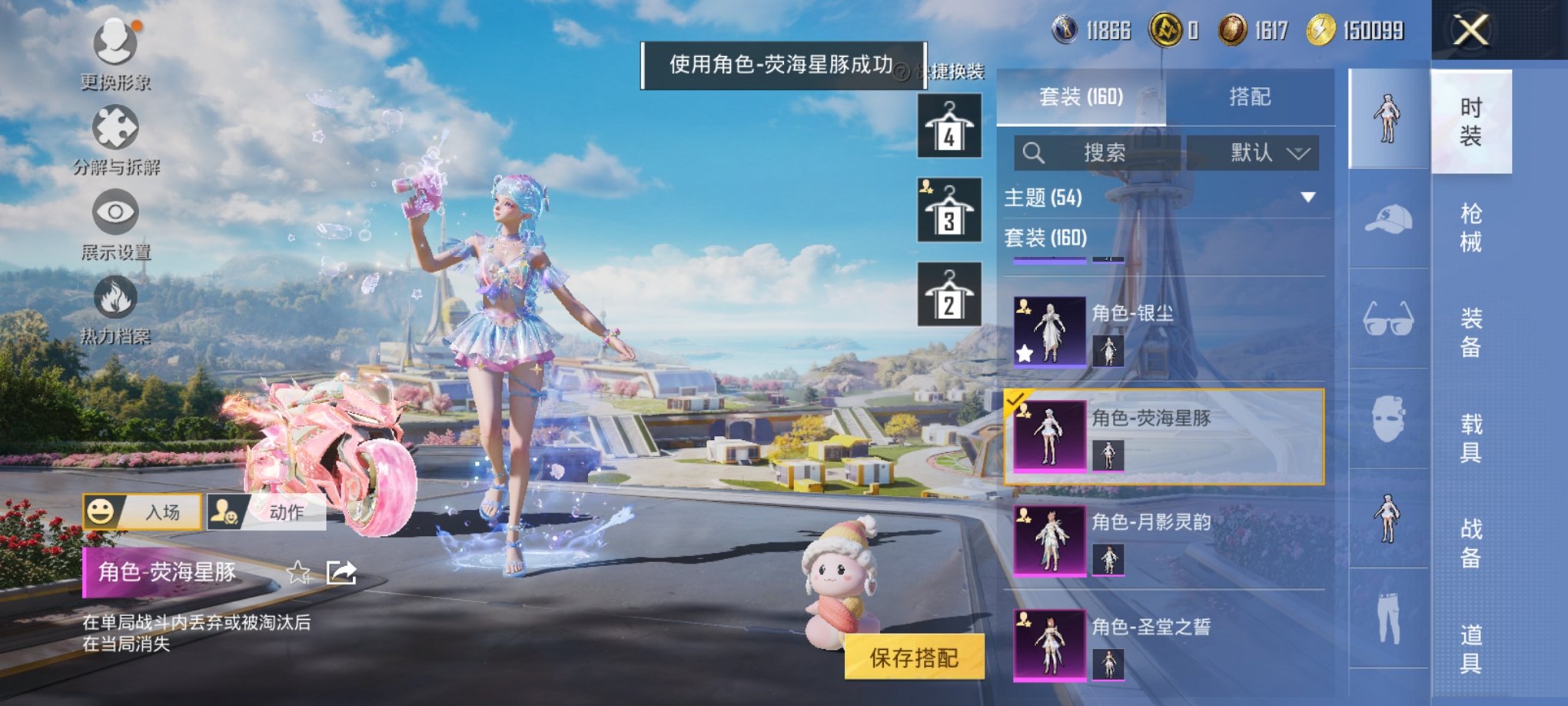The width and height of the screenshot is (1568, 706).
Task: Open quick outfit preset slot 4
Action: tap(948, 125)
